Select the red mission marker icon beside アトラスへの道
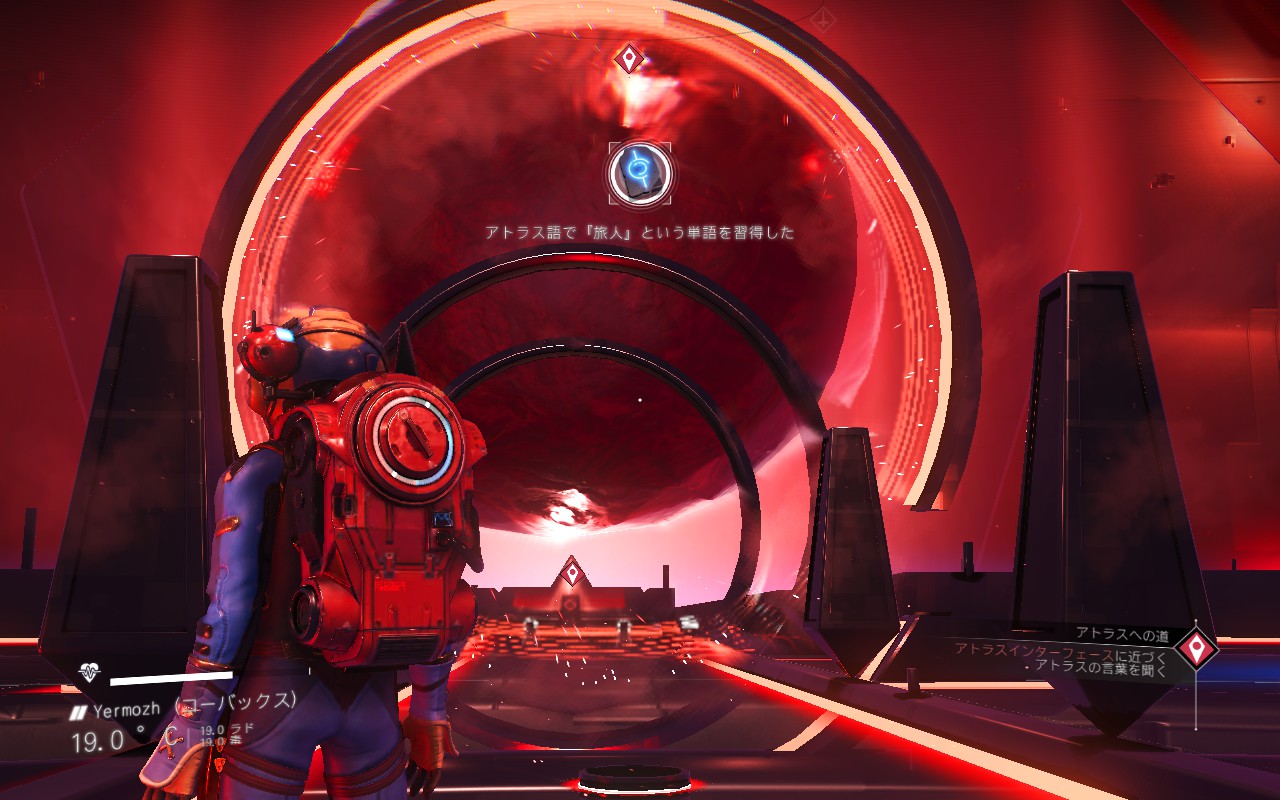1280x800 pixels. coord(1195,649)
